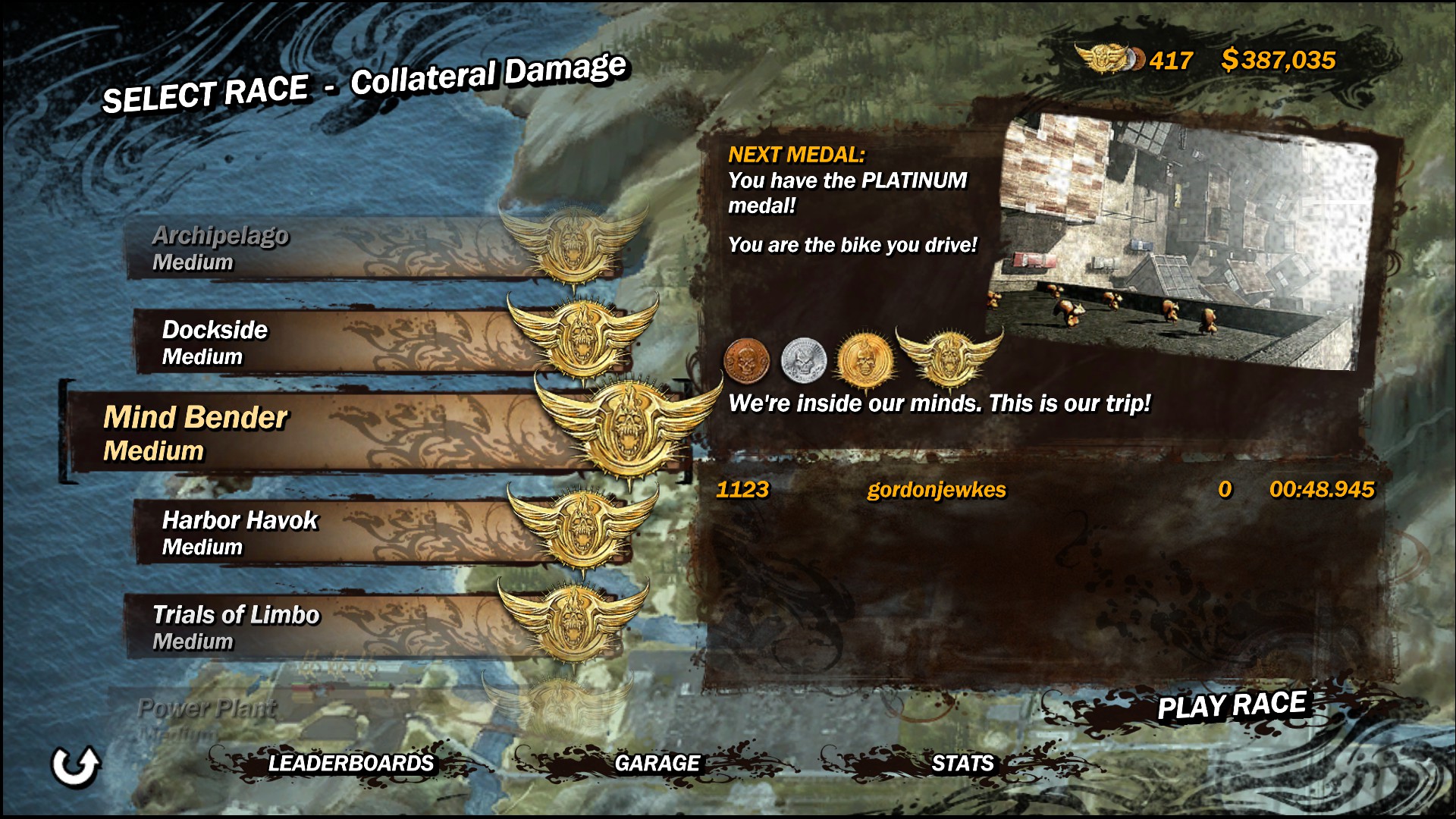Click the bronze medal icon
Image resolution: width=1456 pixels, height=819 pixels.
[747, 359]
